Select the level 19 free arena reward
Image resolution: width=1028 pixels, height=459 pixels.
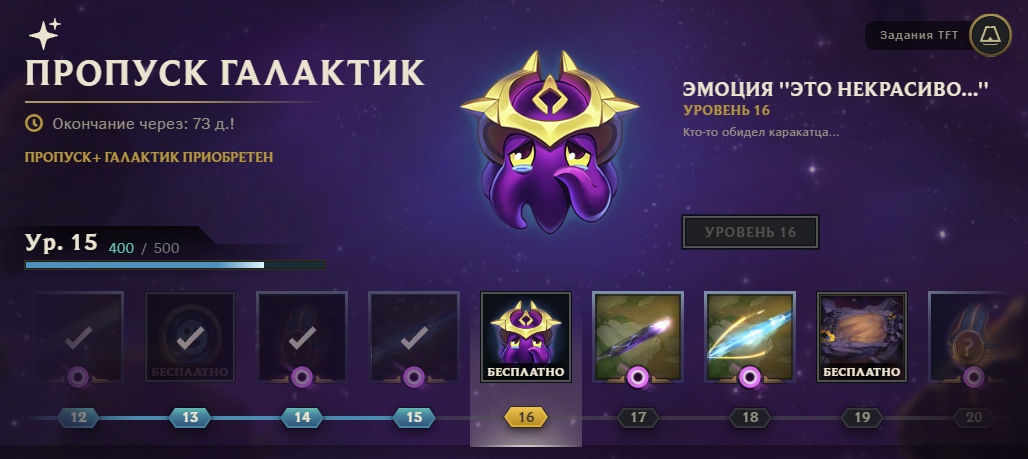pos(862,338)
